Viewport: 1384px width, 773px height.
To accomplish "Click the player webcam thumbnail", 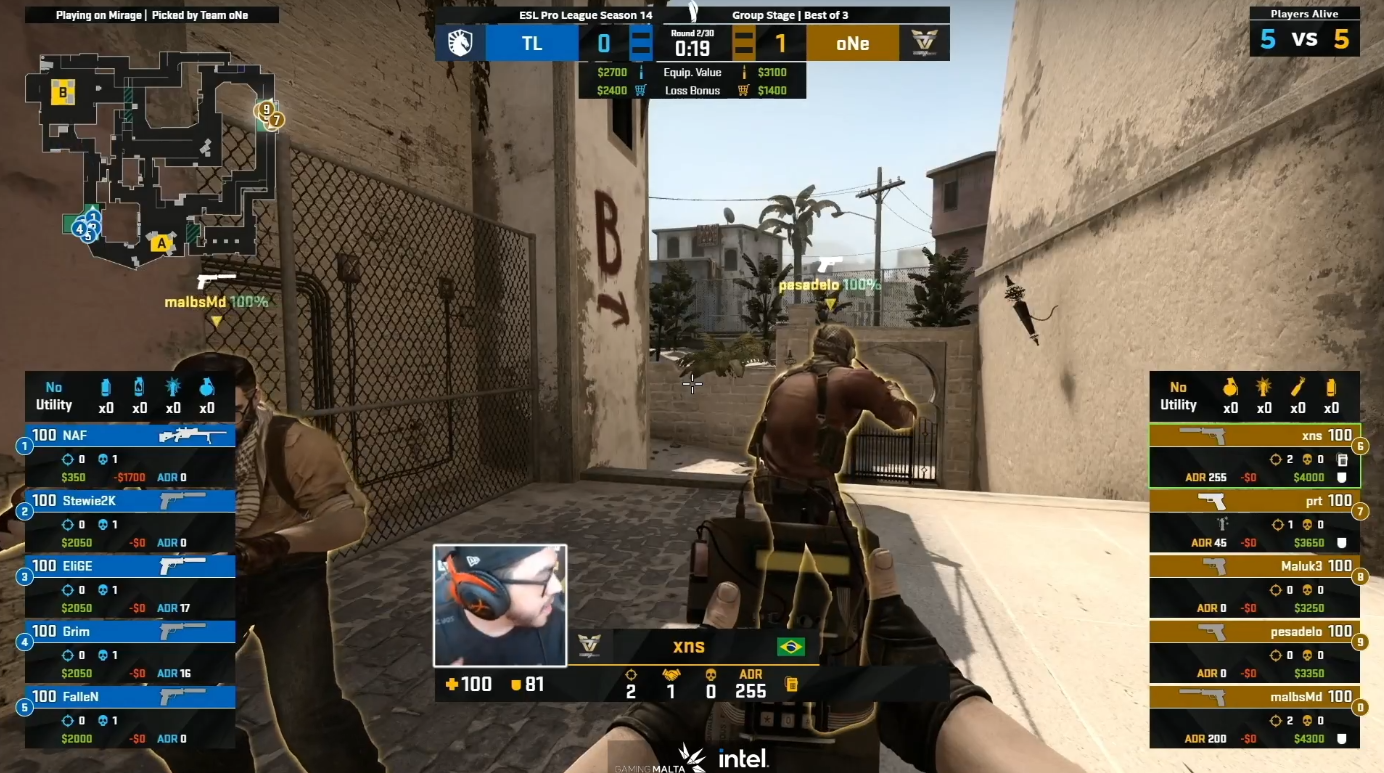I will tap(500, 605).
